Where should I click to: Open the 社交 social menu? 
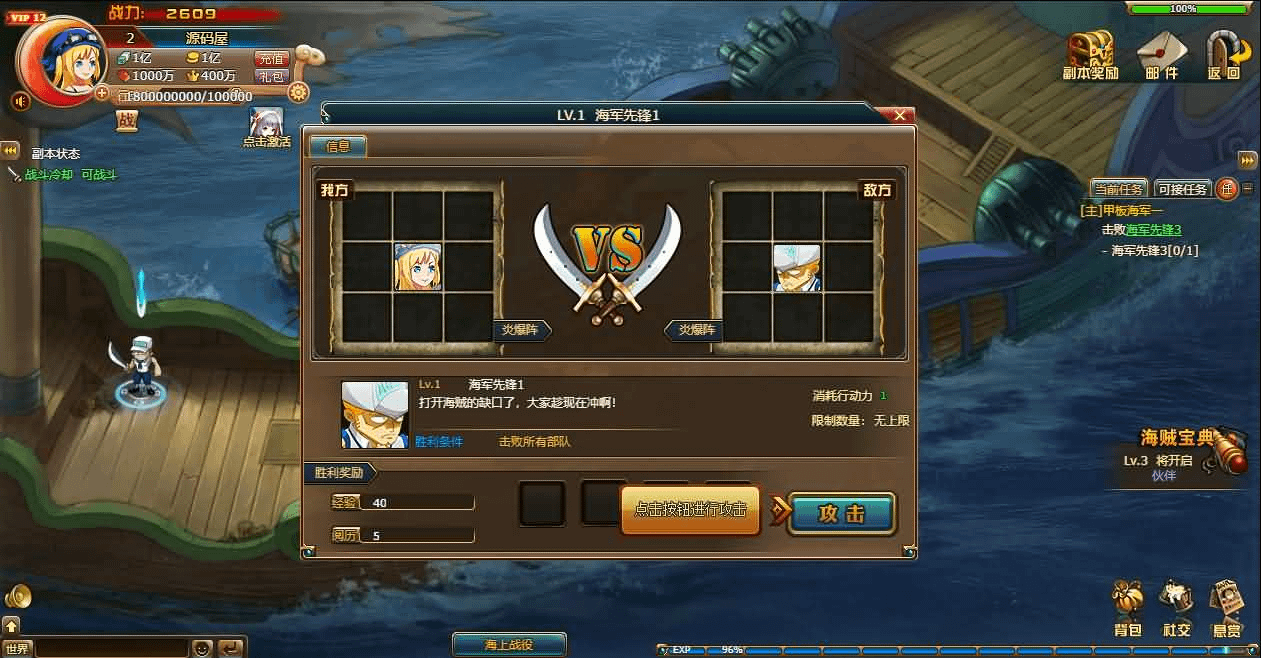click(1176, 604)
